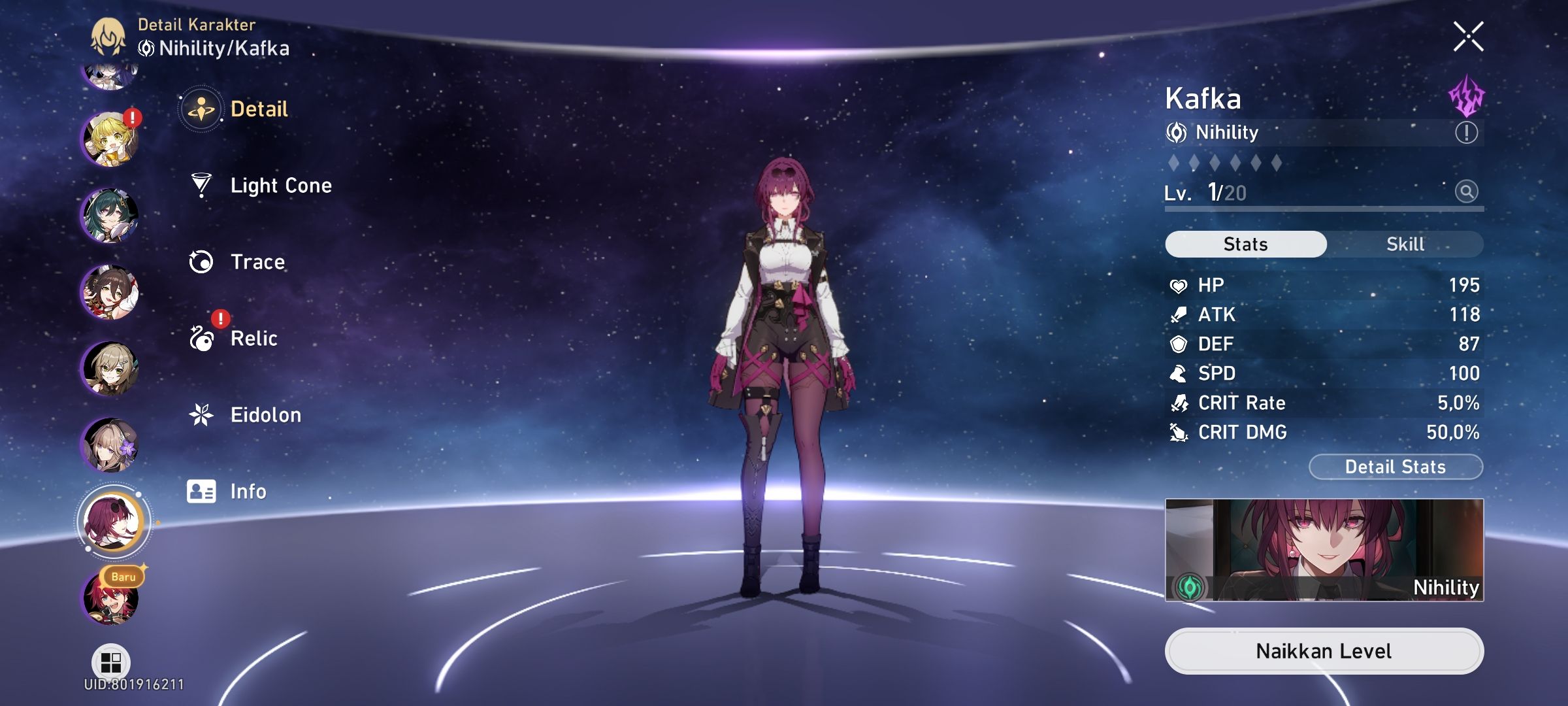Switch to the Stats tab
Viewport: 1568px width, 706px height.
click(x=1244, y=244)
